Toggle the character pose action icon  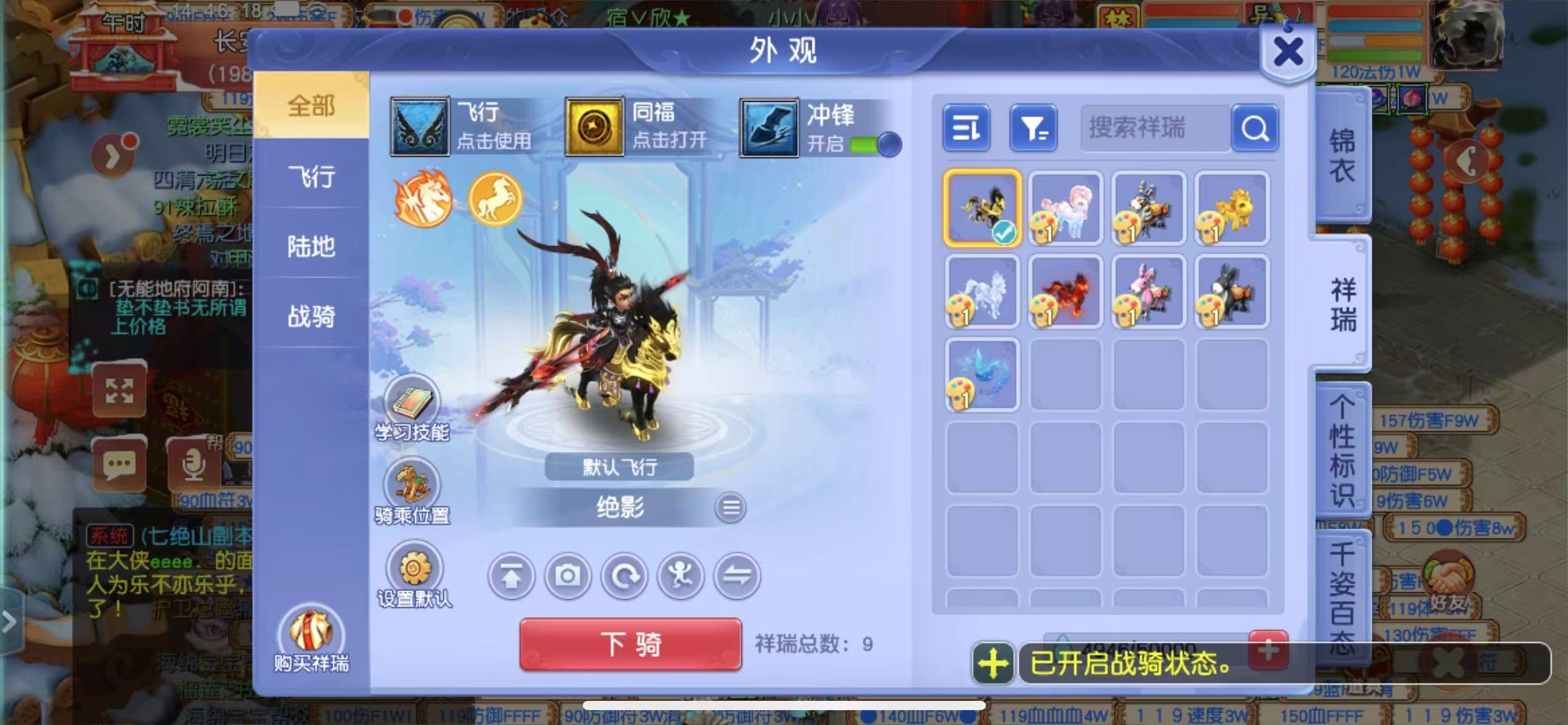681,576
